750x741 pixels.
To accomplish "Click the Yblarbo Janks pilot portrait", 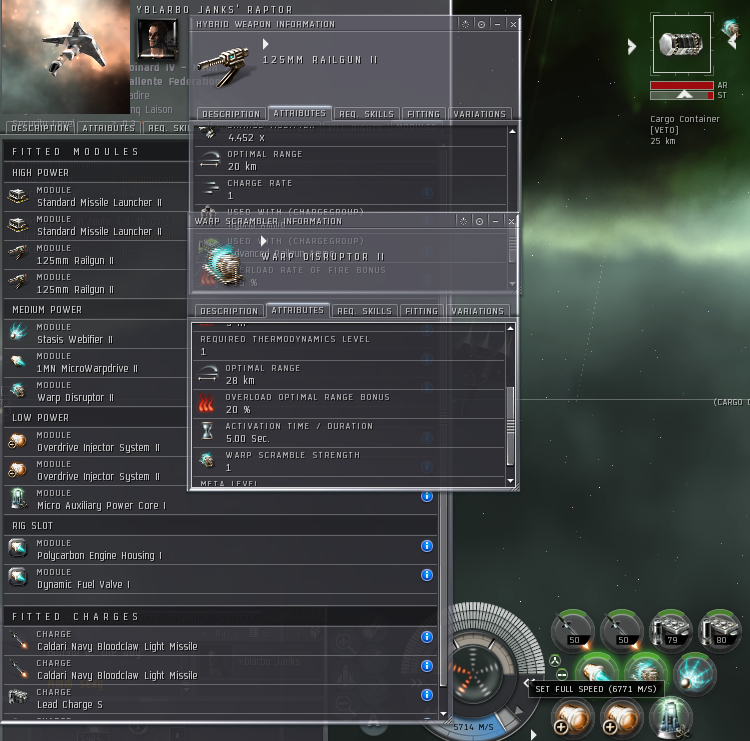I will pos(157,38).
